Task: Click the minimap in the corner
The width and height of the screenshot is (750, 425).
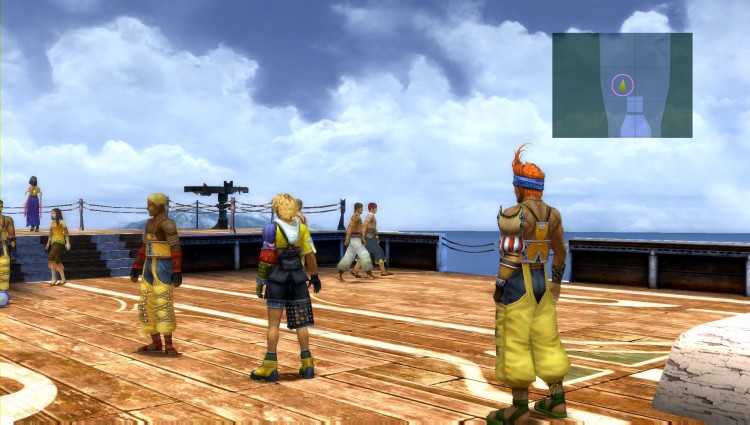Action: point(622,85)
